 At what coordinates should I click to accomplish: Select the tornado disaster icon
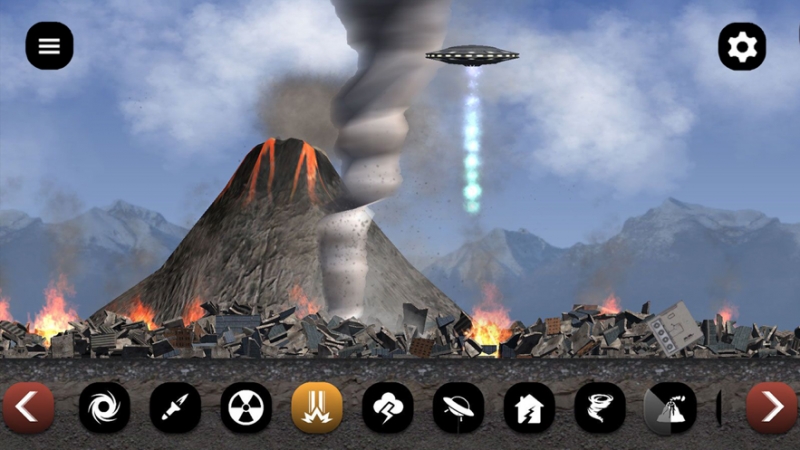(600, 408)
